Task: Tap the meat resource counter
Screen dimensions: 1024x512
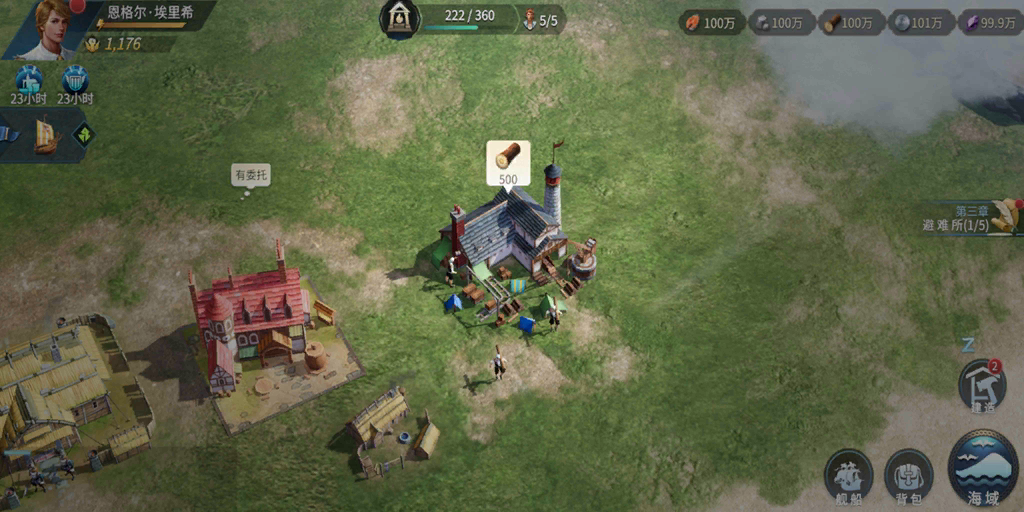Action: (x=712, y=22)
